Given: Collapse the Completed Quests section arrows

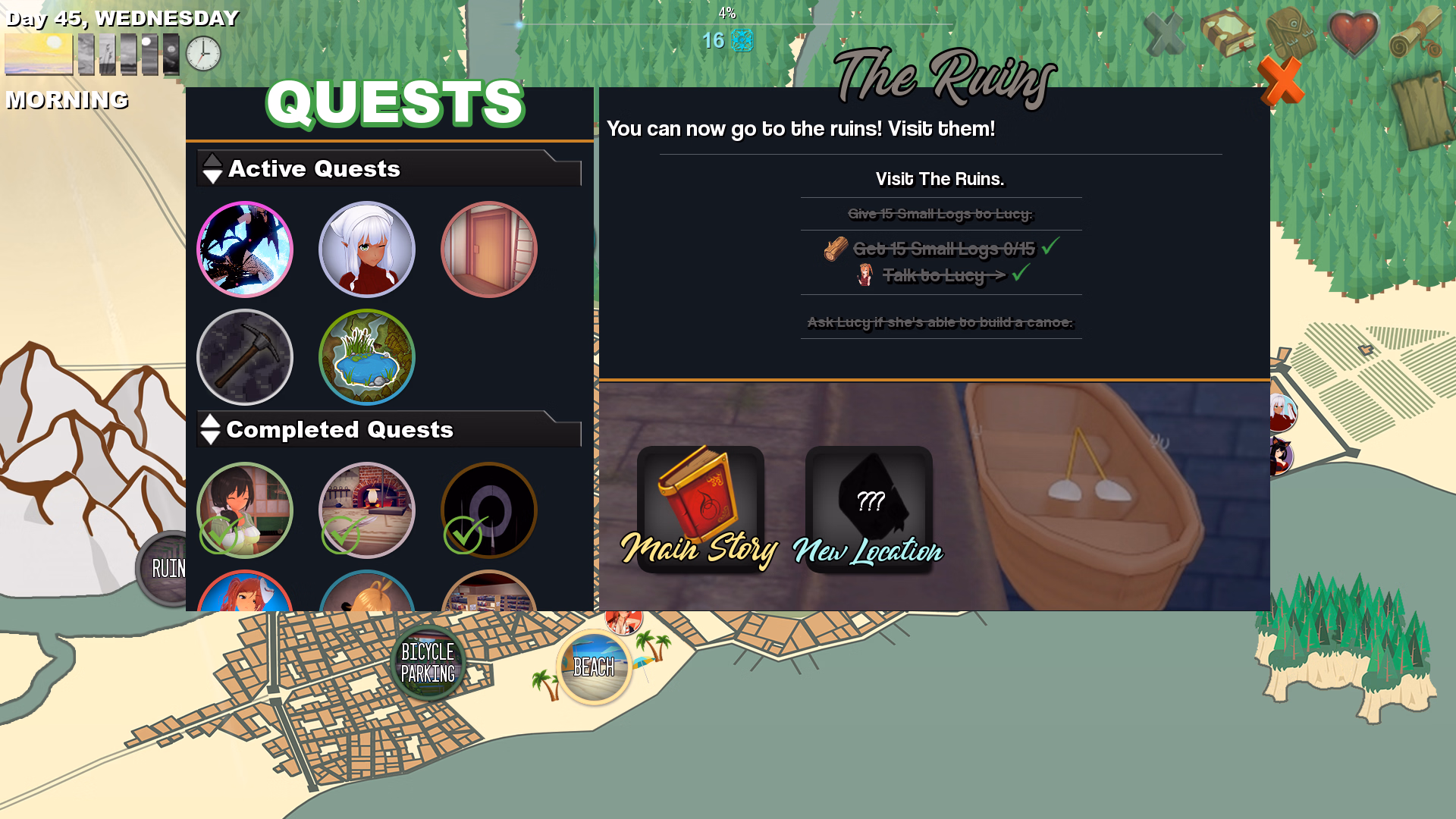Looking at the screenshot, I should pos(209,430).
